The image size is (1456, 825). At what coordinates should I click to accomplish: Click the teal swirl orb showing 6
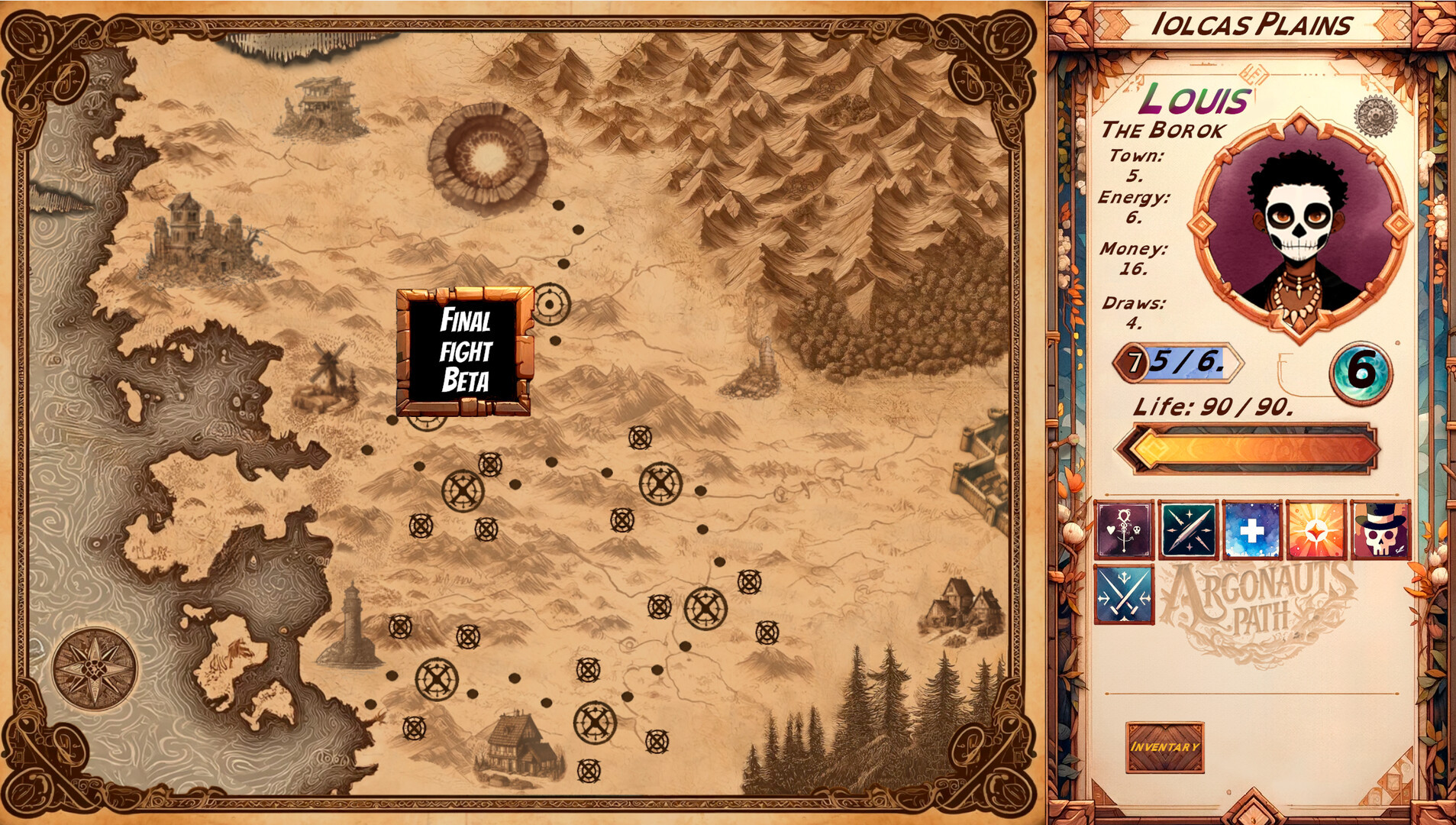tap(1361, 372)
